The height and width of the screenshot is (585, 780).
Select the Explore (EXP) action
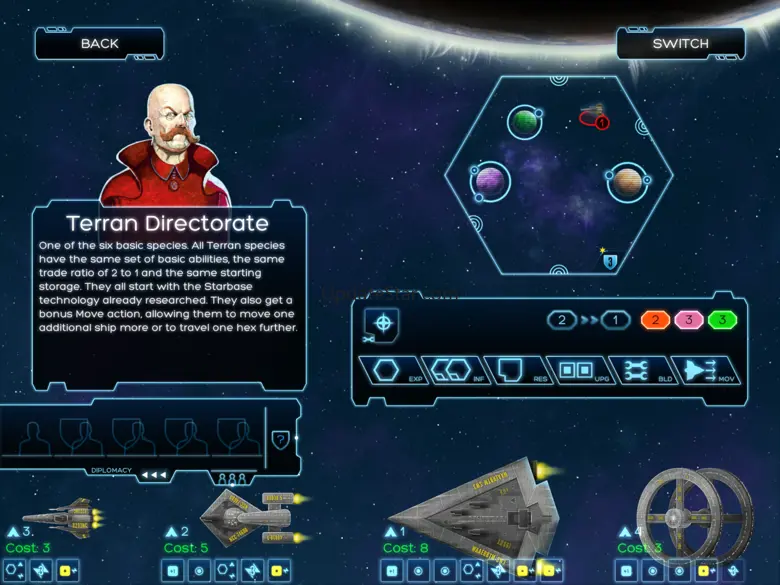tap(389, 370)
